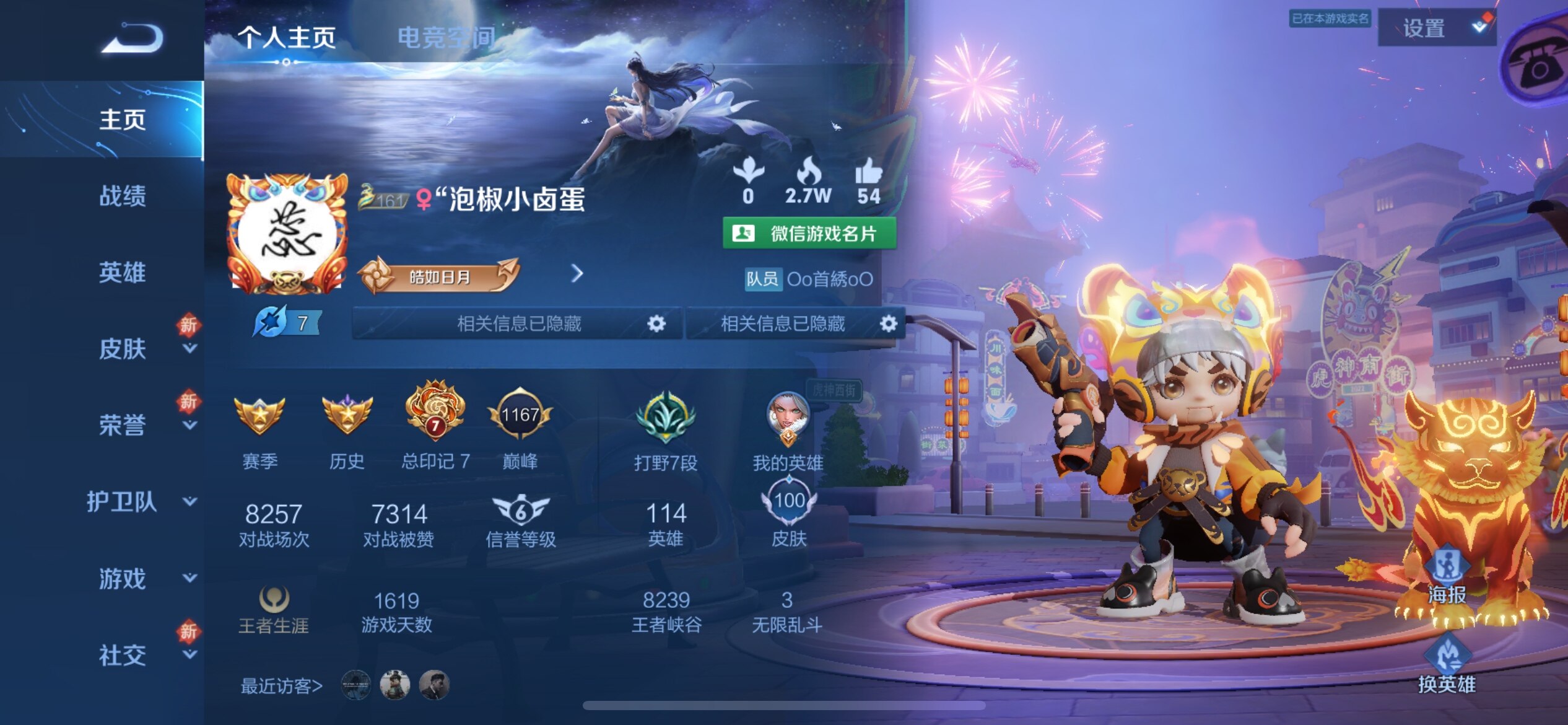Select 英雄 in the sidebar
Screen dimensions: 1568x725
(x=123, y=273)
